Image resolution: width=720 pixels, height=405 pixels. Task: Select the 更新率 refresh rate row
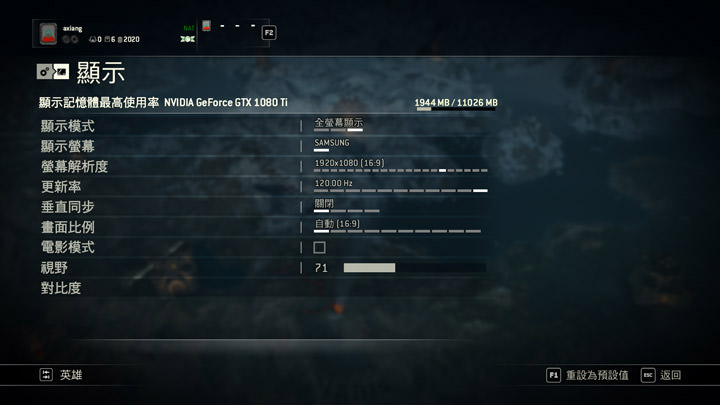(61, 187)
